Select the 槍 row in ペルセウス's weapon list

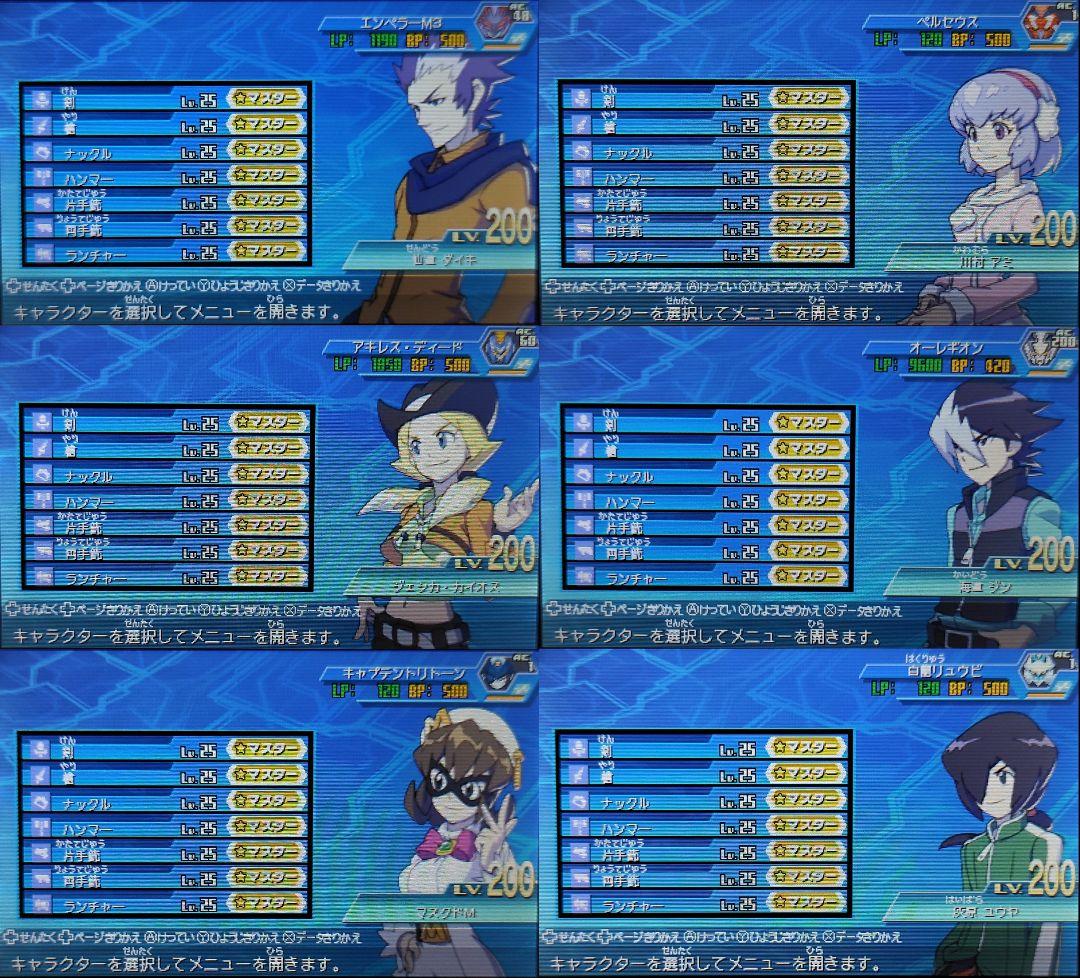(706, 124)
